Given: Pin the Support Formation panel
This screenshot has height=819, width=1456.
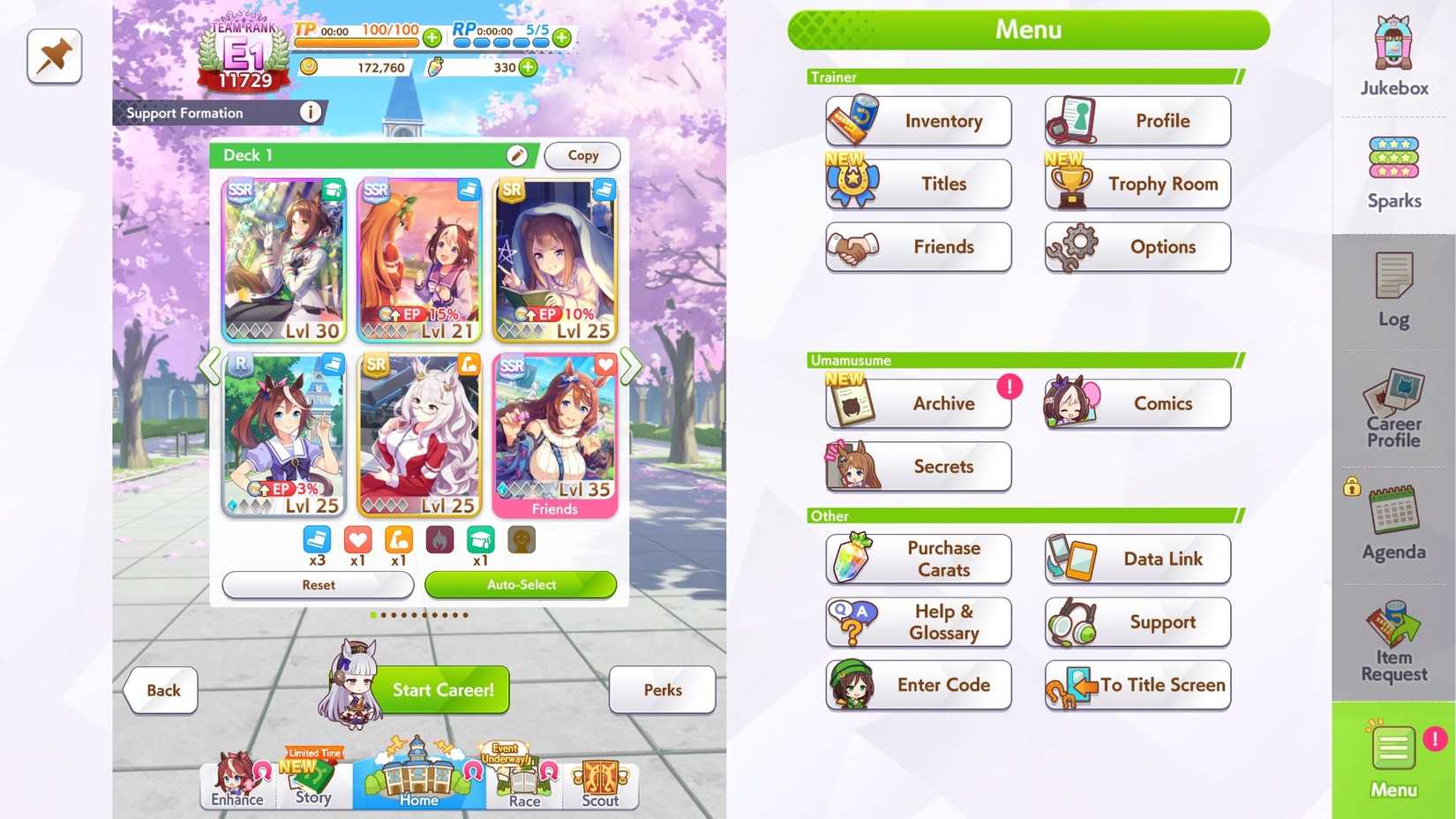Looking at the screenshot, I should click(x=54, y=56).
